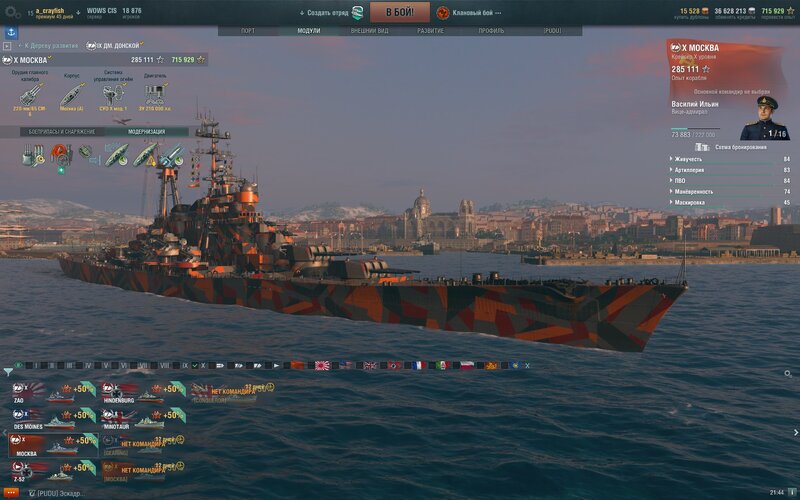Viewport: 800px width, 500px height.
Task: Open the ПОРТ tab
Action: 248,31
